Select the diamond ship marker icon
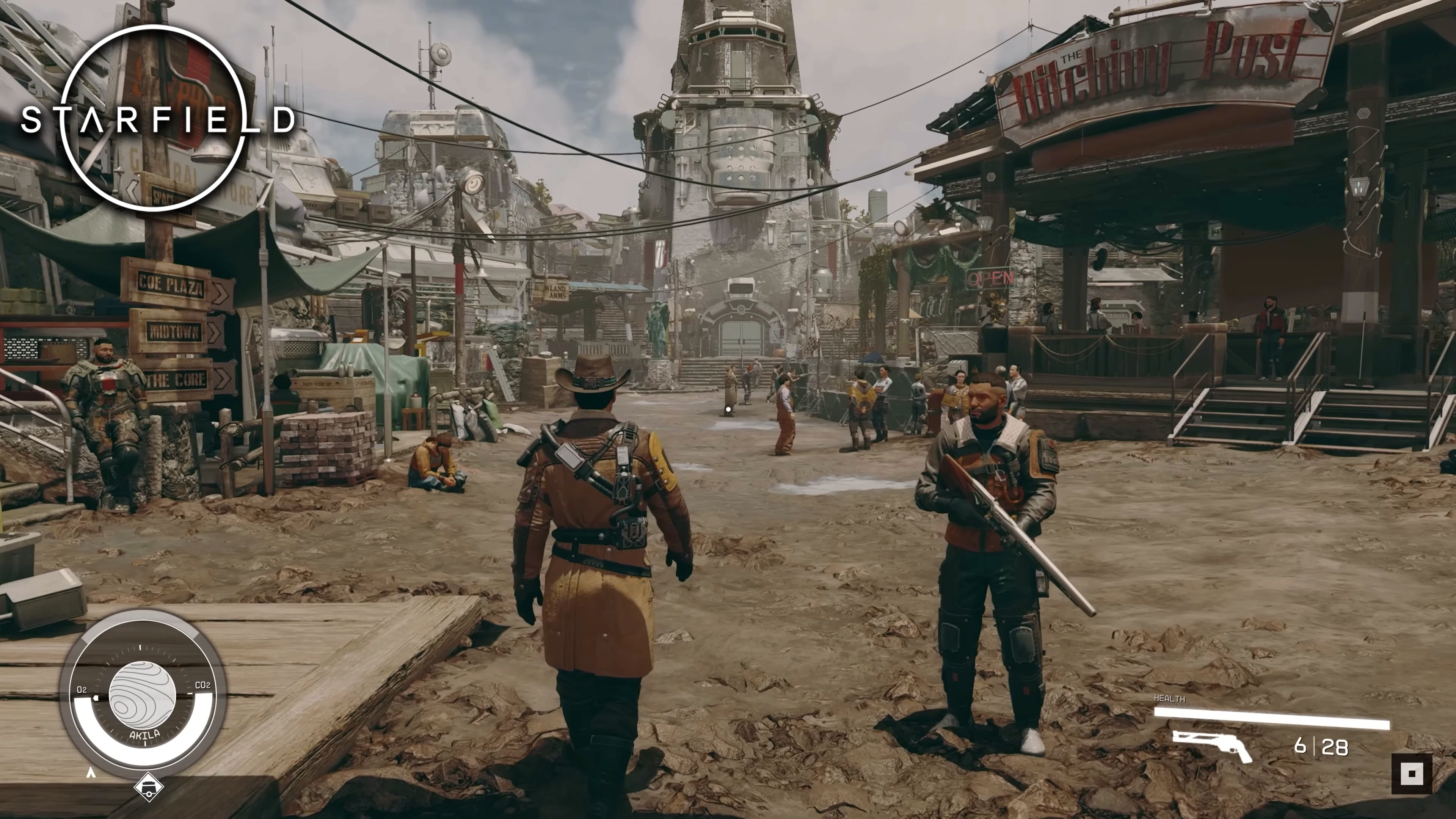 point(149,788)
